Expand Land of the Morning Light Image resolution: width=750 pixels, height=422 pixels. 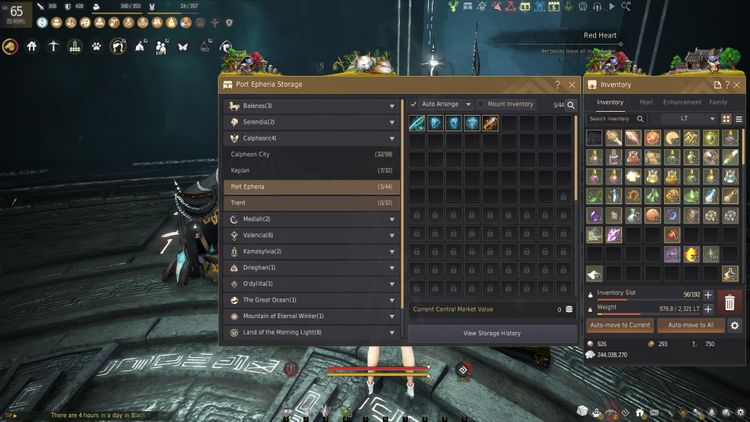point(311,332)
